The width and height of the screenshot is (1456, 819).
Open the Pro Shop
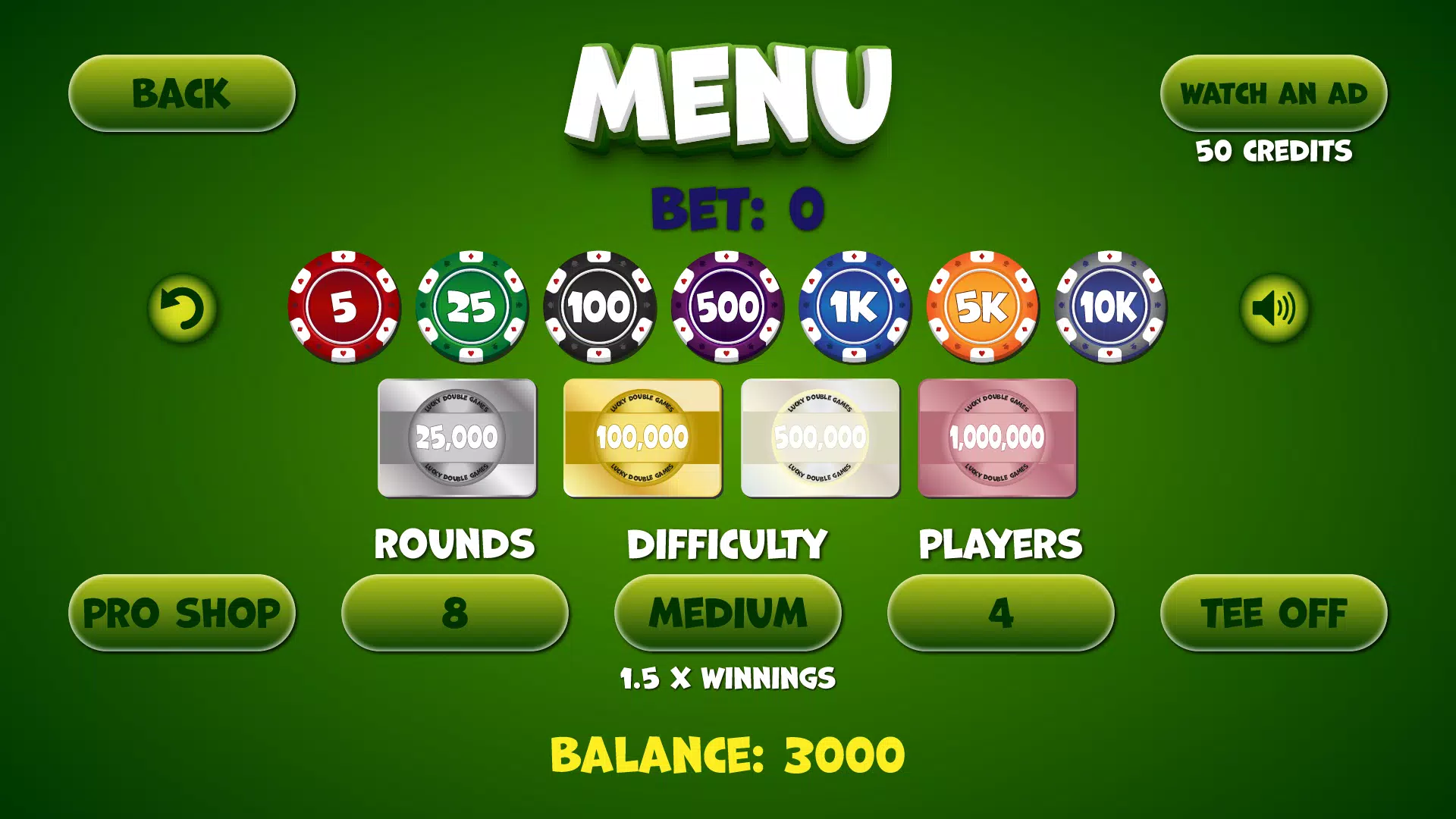pos(182,611)
